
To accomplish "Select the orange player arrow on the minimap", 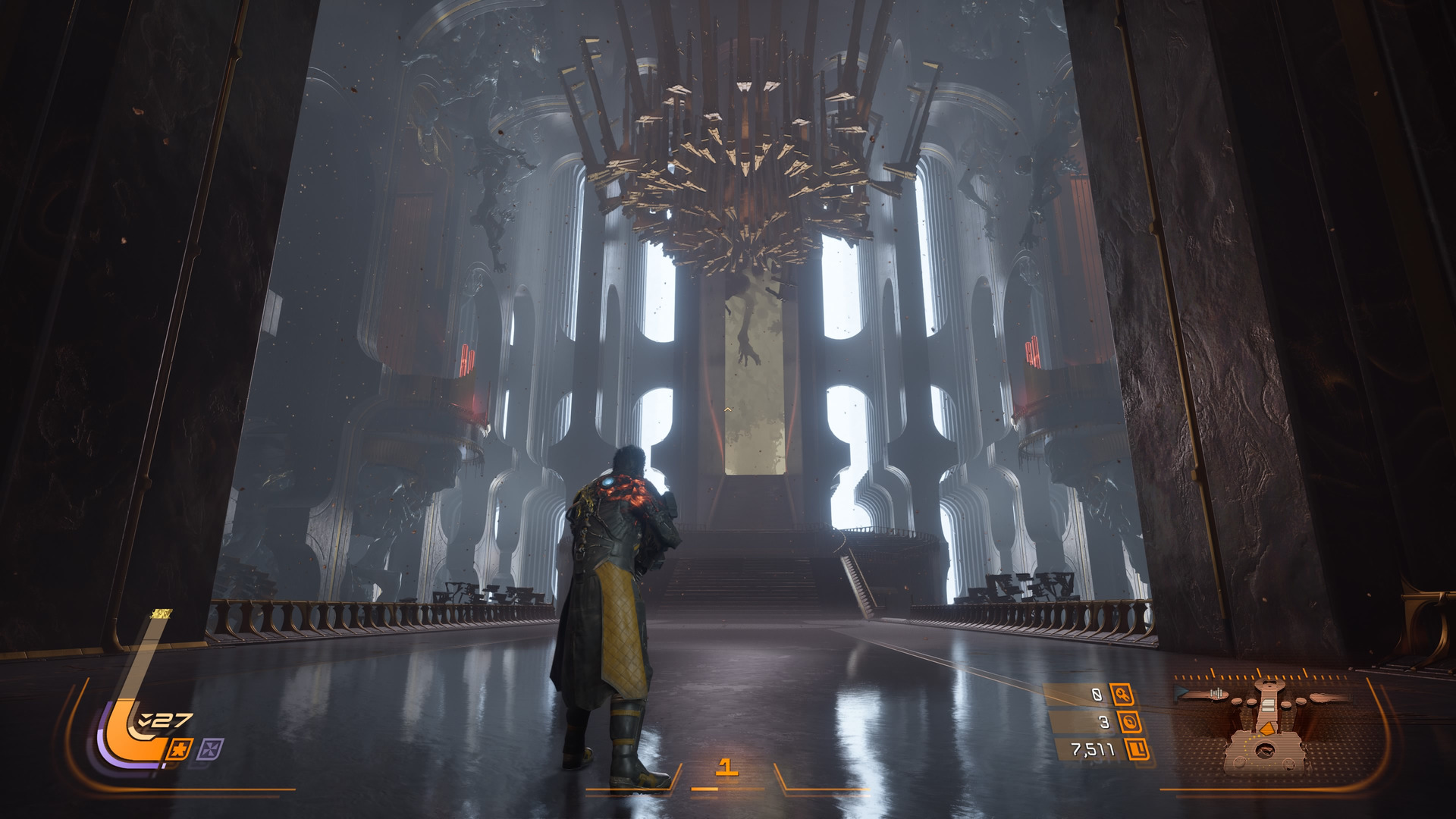I will click(1266, 729).
